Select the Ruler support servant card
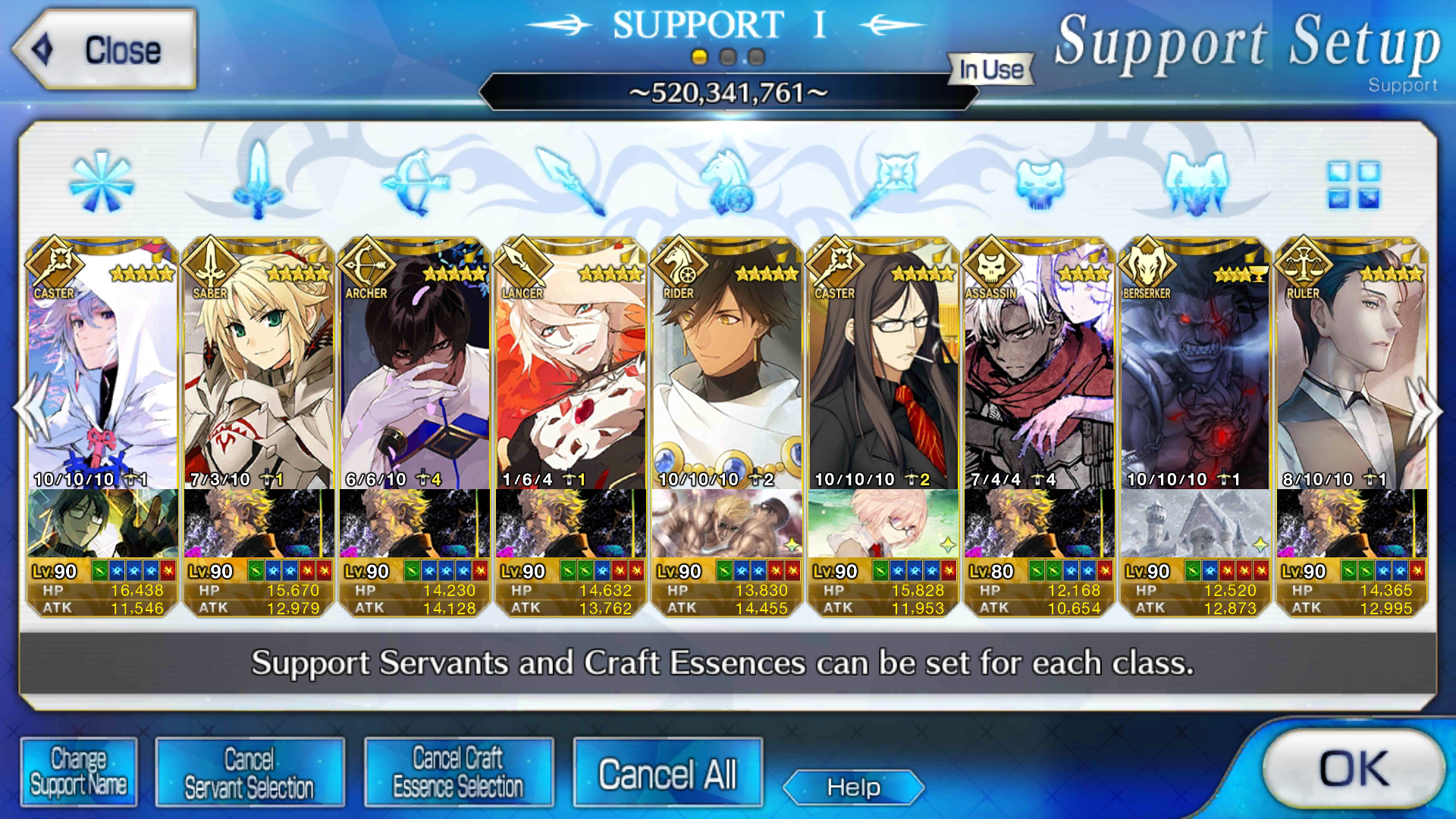This screenshot has width=1456, height=819. click(1352, 364)
